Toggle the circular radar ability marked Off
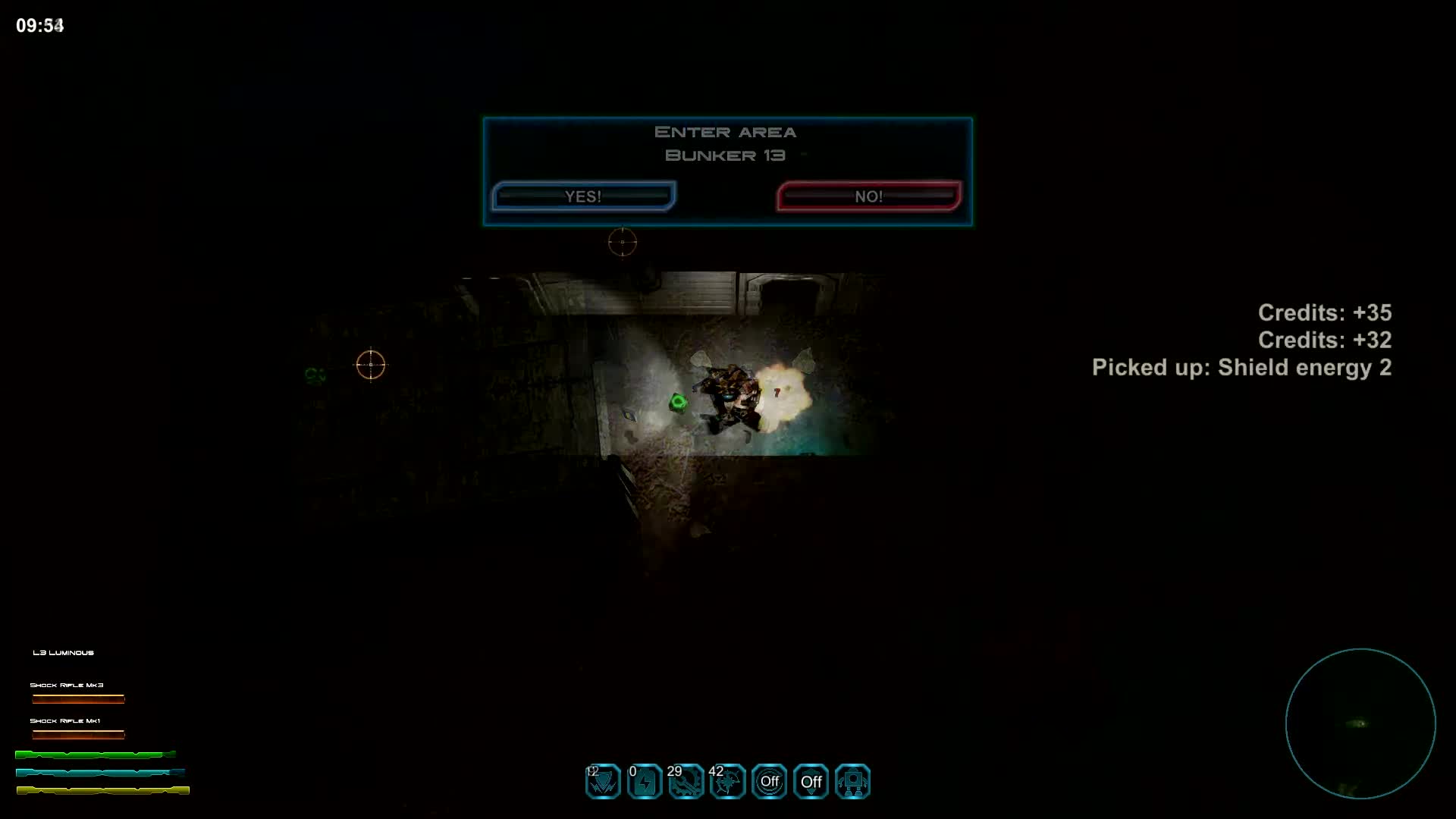 coord(769,782)
